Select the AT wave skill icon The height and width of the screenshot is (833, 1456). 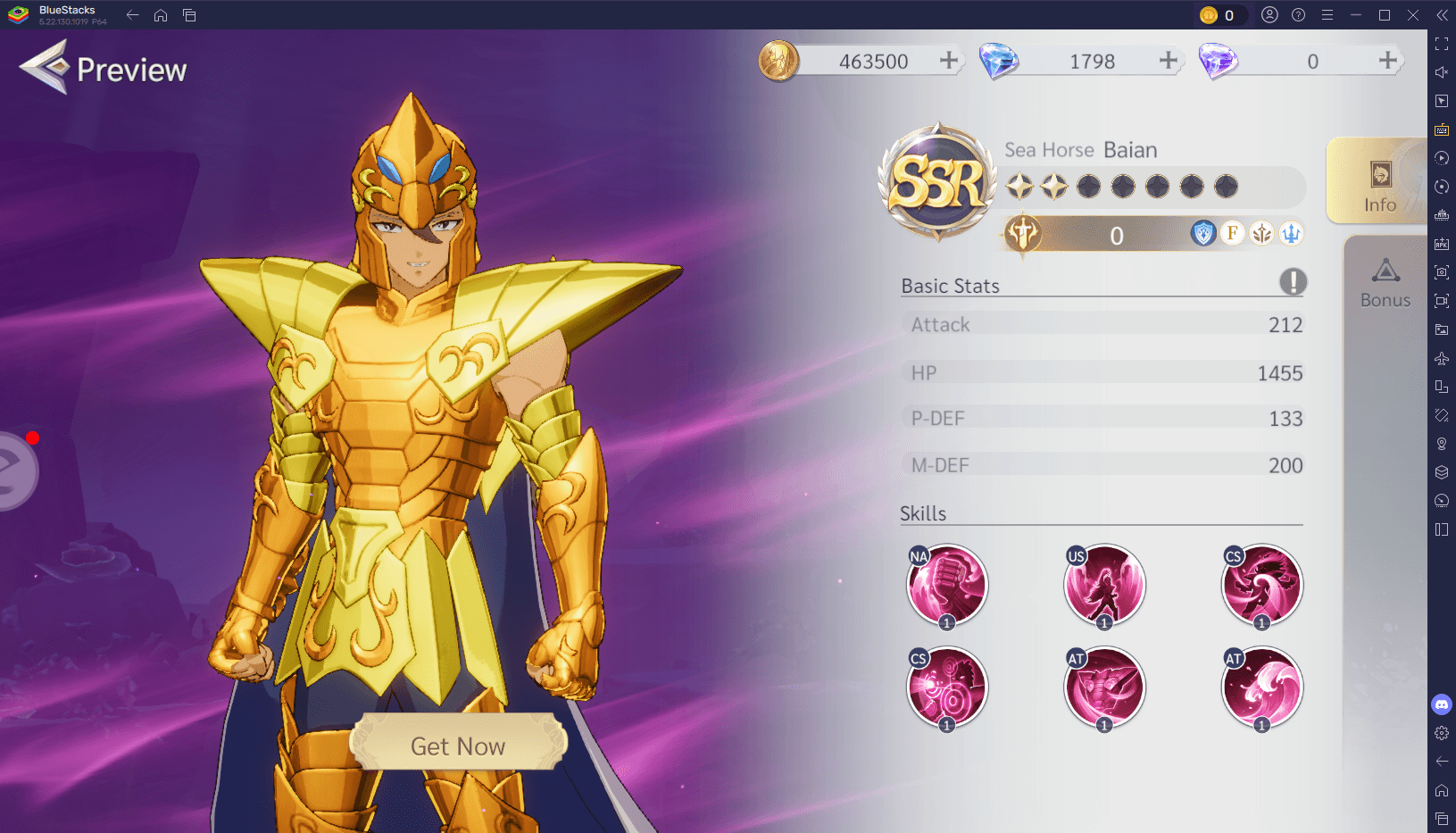1261,687
